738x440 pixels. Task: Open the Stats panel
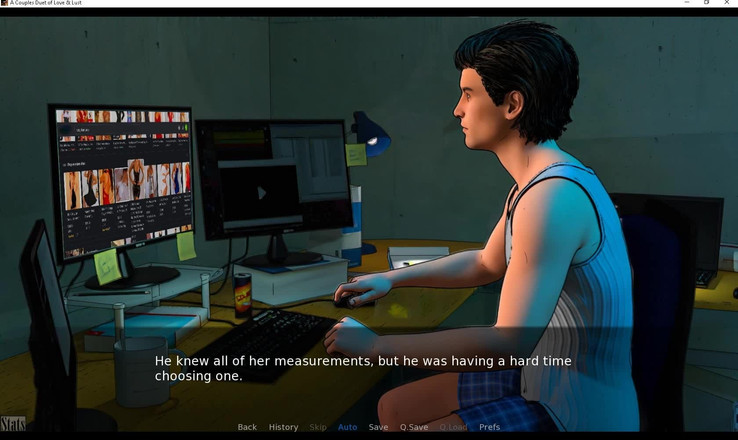tap(13, 424)
